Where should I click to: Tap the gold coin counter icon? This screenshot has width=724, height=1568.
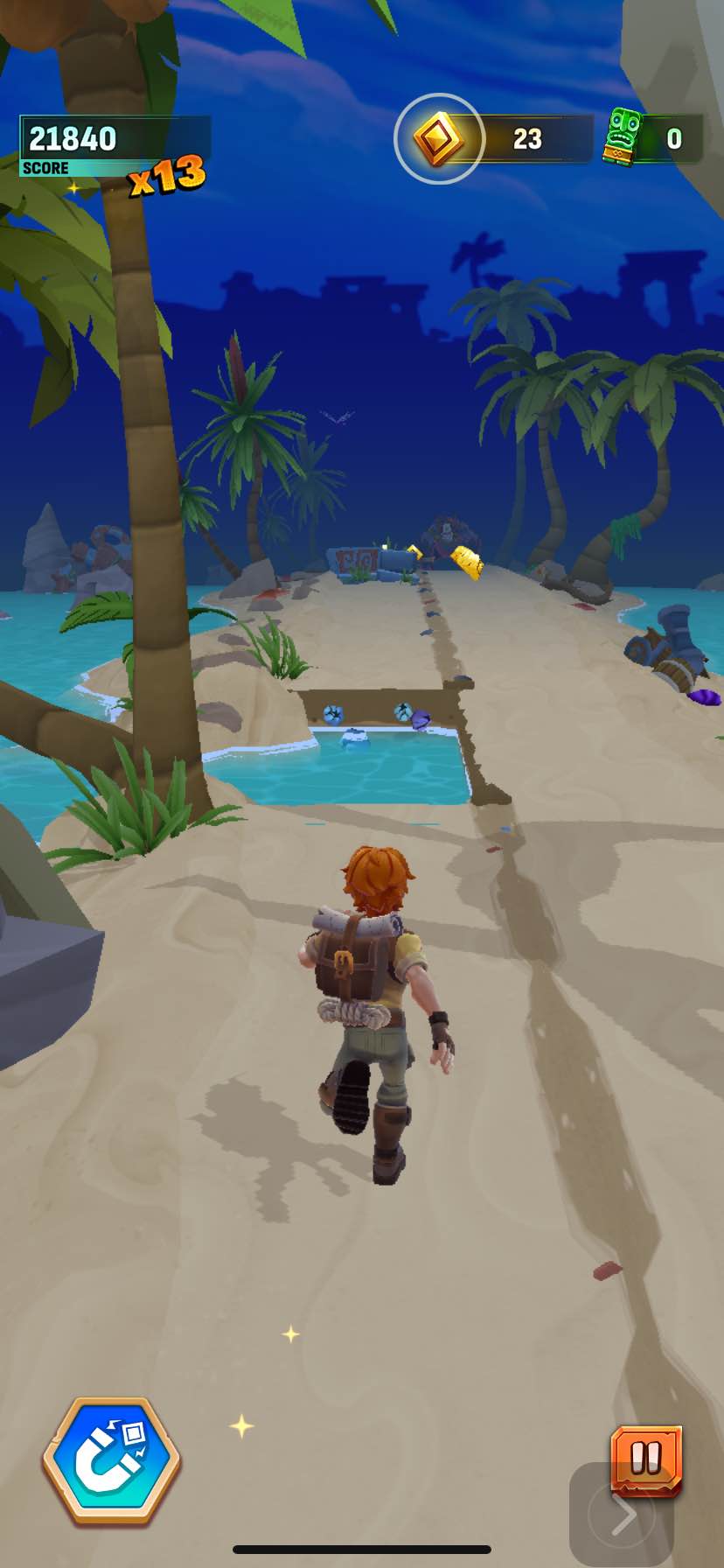pyautogui.click(x=438, y=138)
